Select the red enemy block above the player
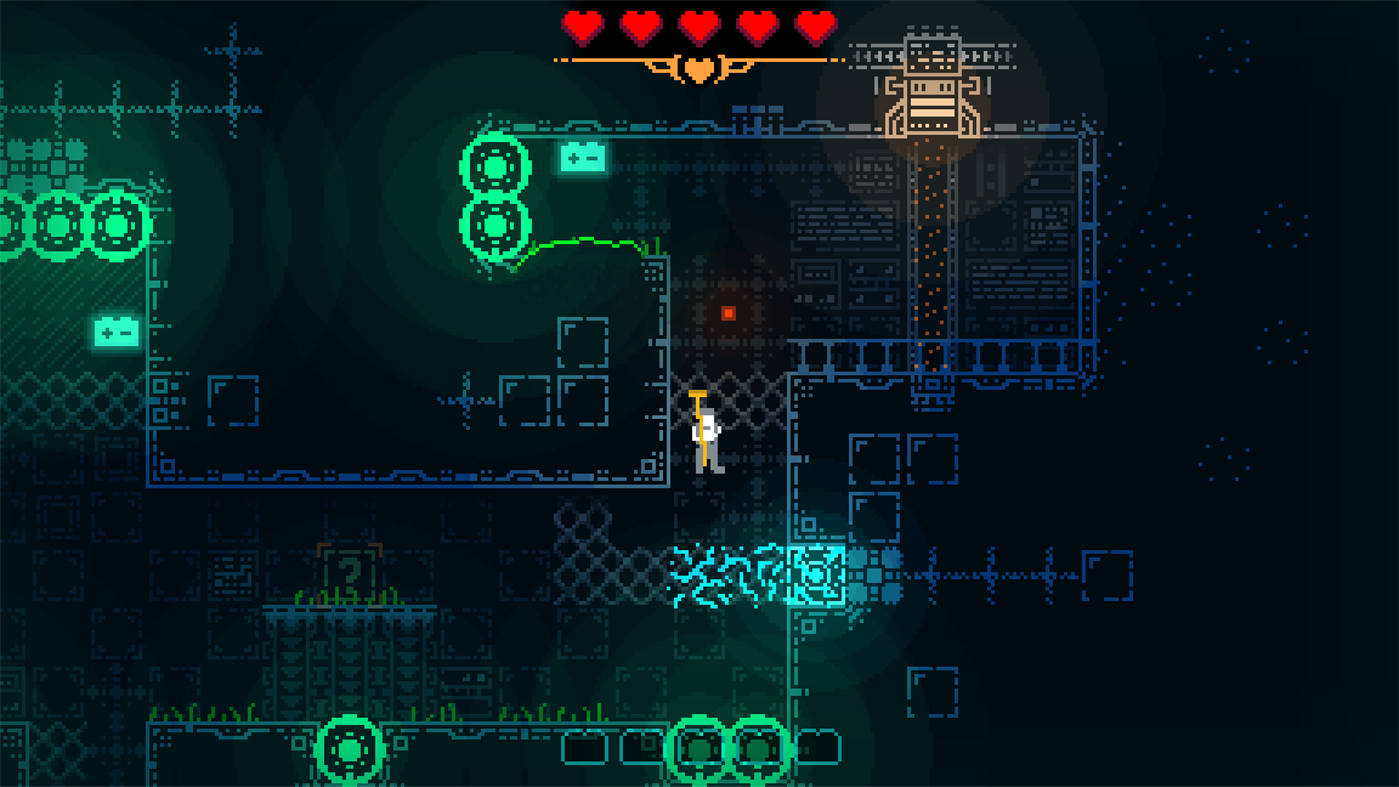Viewport: 1399px width, 787px height. pyautogui.click(x=727, y=313)
